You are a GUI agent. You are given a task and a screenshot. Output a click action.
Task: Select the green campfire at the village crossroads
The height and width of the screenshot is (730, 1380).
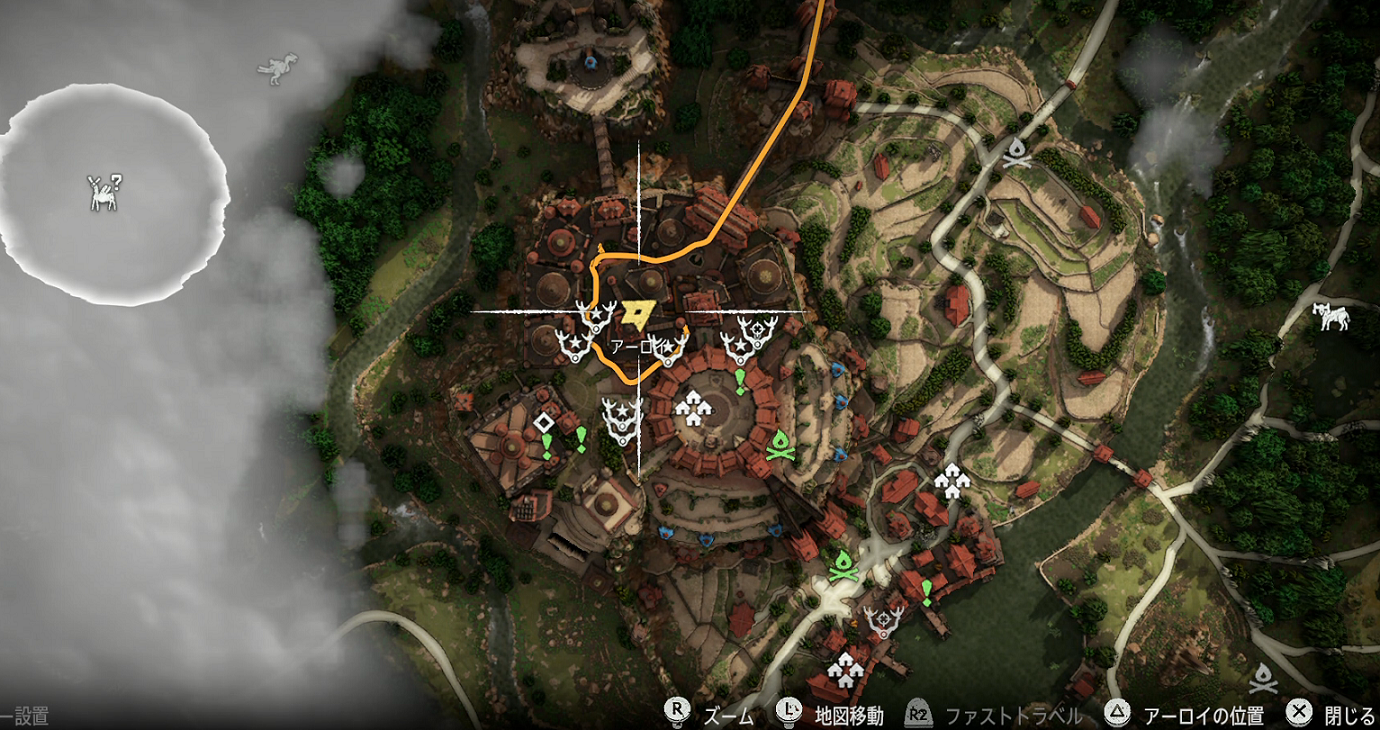click(x=845, y=565)
